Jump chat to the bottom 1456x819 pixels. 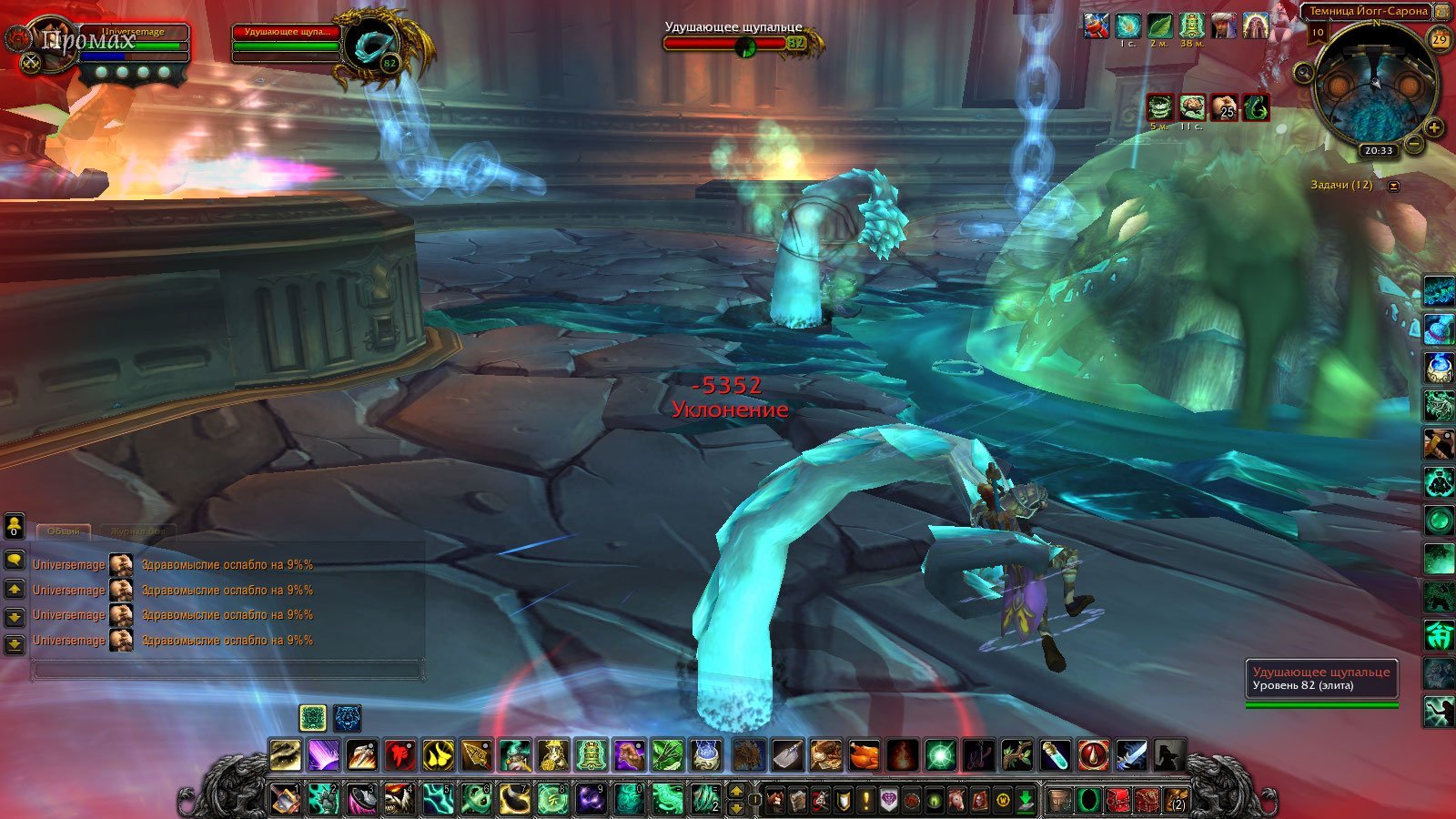[15, 644]
